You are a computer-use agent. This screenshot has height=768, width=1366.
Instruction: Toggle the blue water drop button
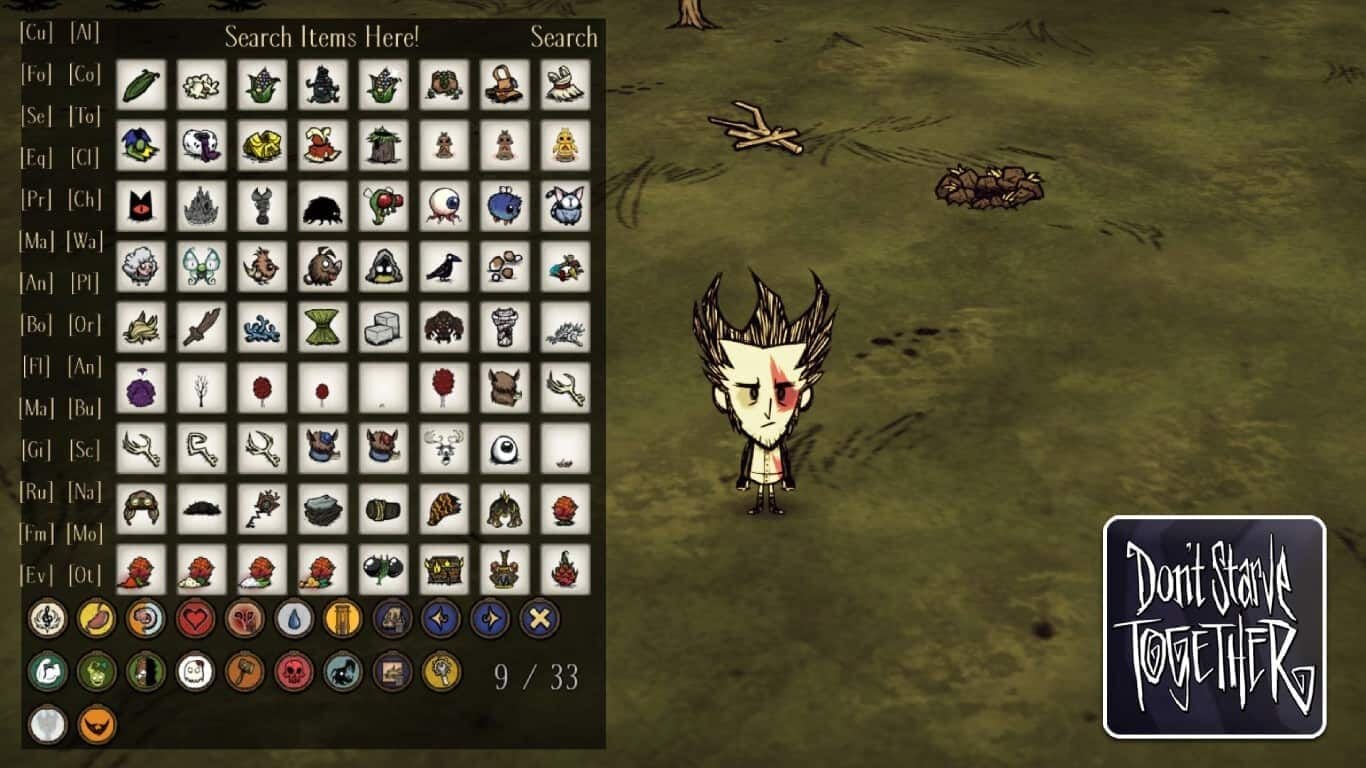293,619
